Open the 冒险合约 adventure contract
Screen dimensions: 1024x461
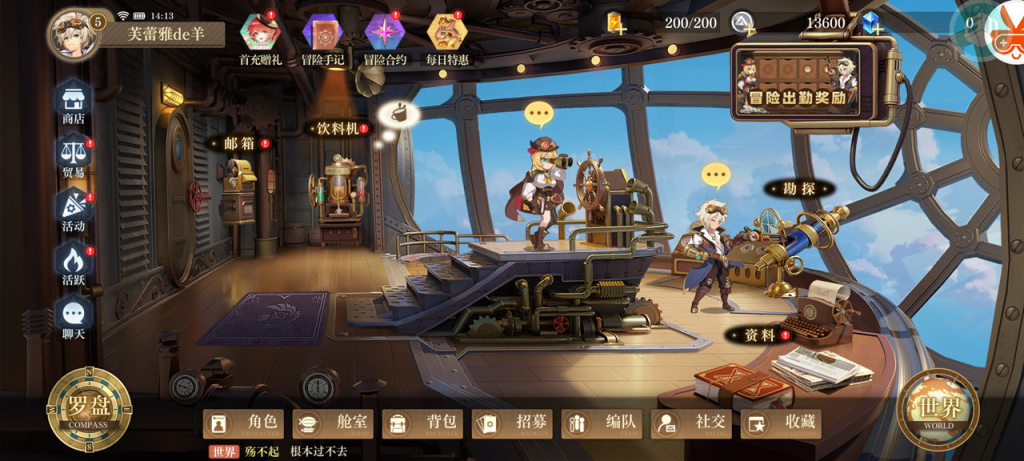pos(385,38)
